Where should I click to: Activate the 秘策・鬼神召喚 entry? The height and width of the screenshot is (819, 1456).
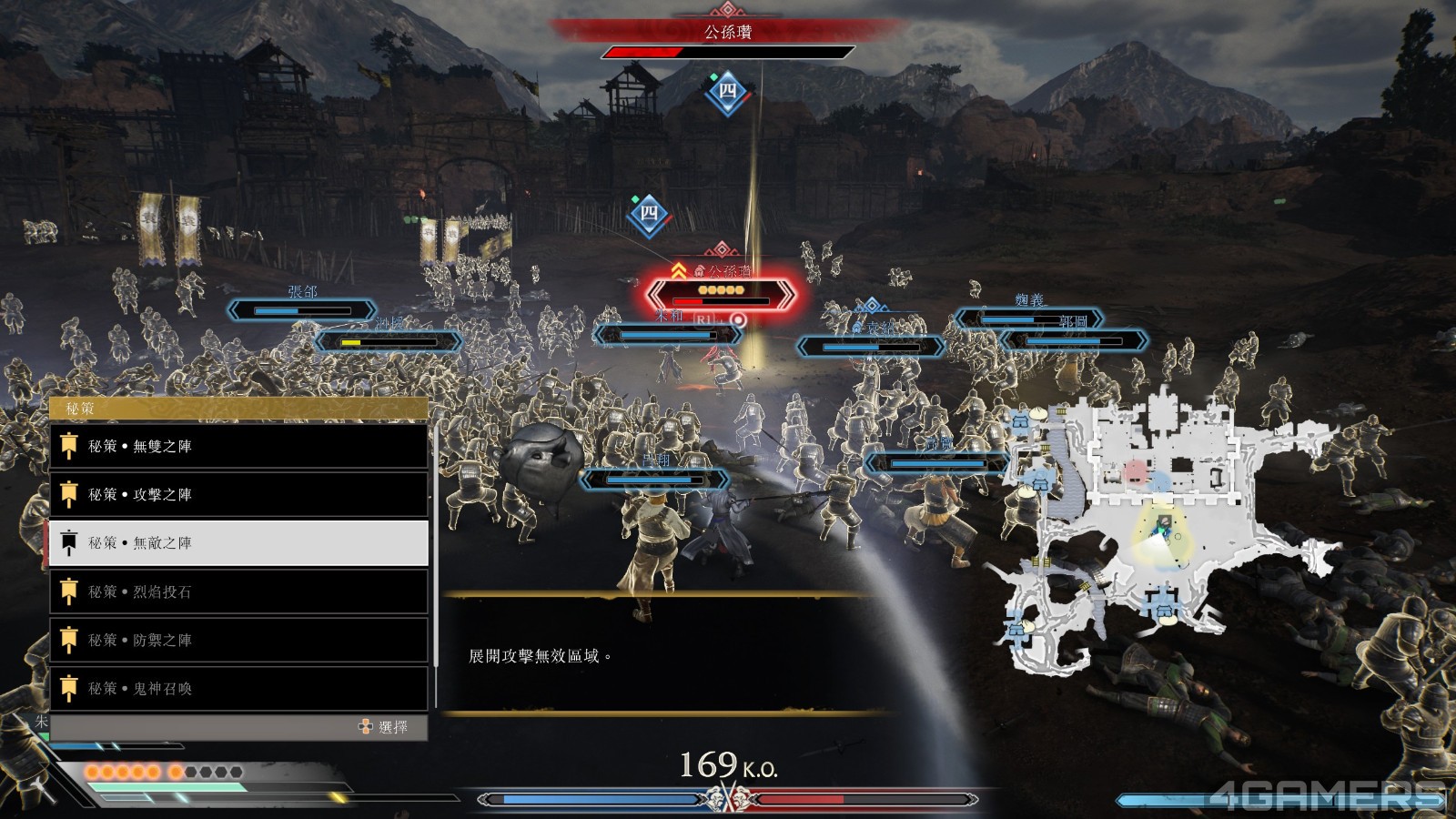tap(238, 688)
